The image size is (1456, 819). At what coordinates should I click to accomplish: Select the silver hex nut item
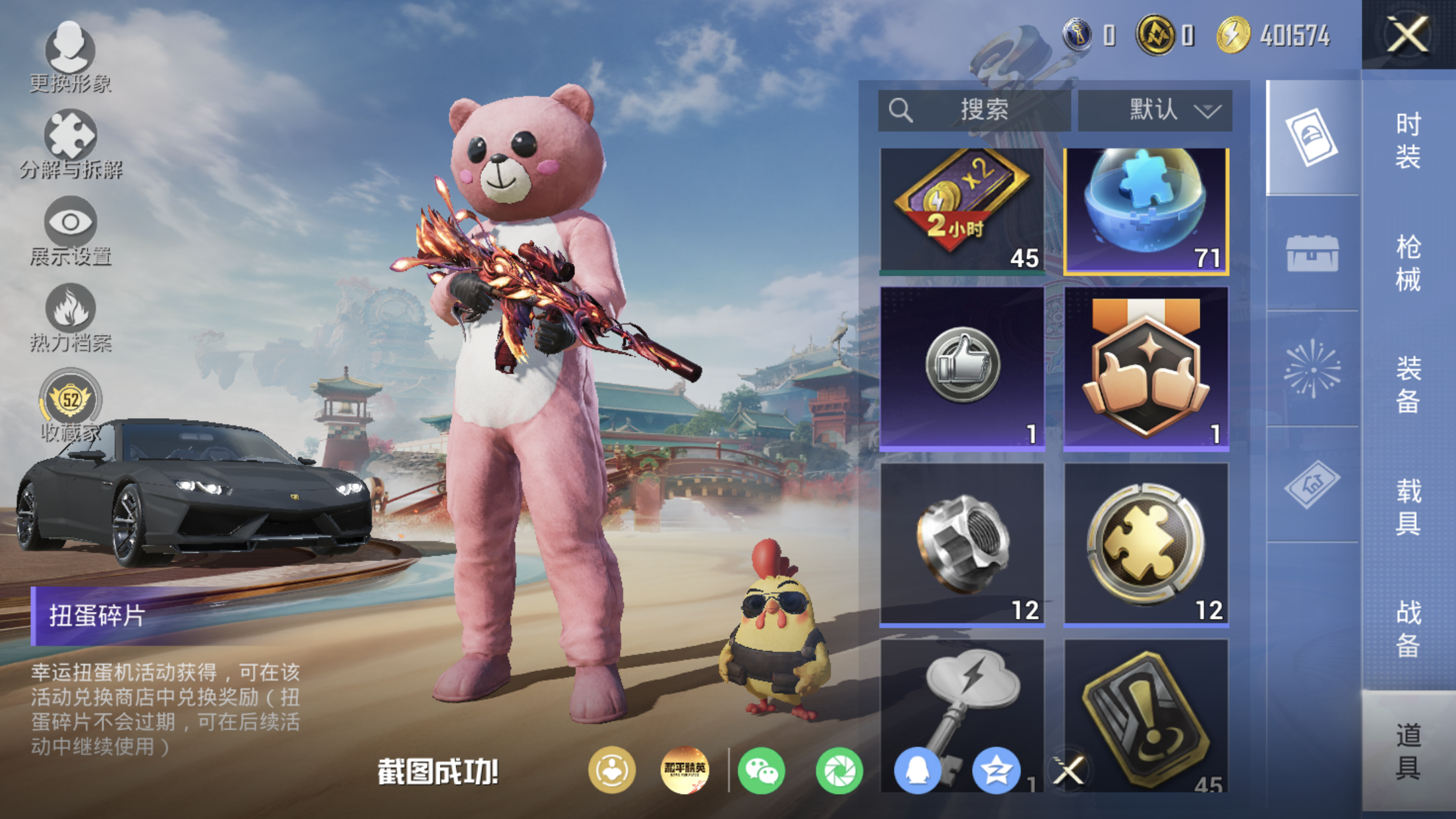tap(962, 543)
